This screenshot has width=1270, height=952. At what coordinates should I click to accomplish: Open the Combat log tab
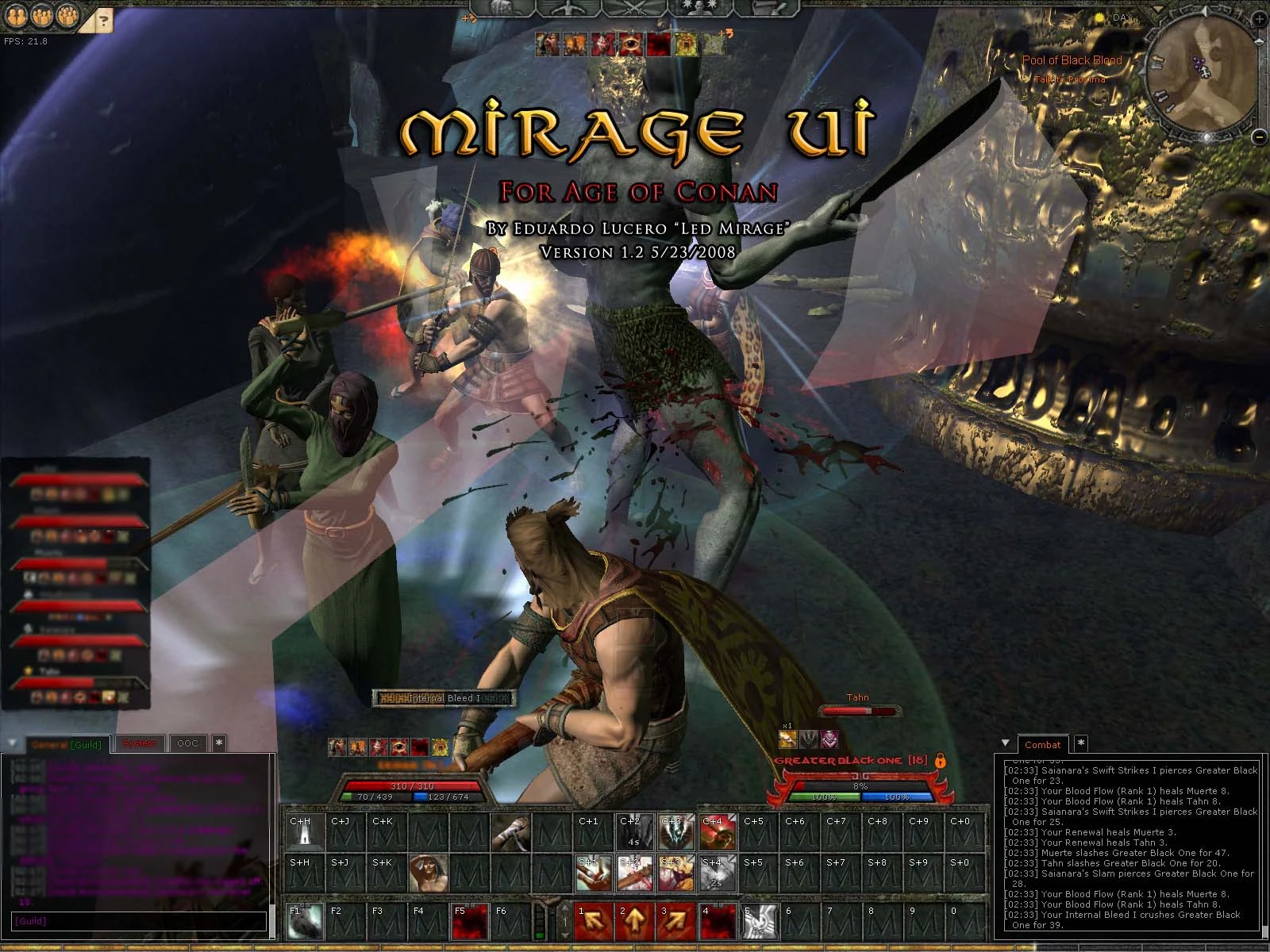pyautogui.click(x=1042, y=744)
